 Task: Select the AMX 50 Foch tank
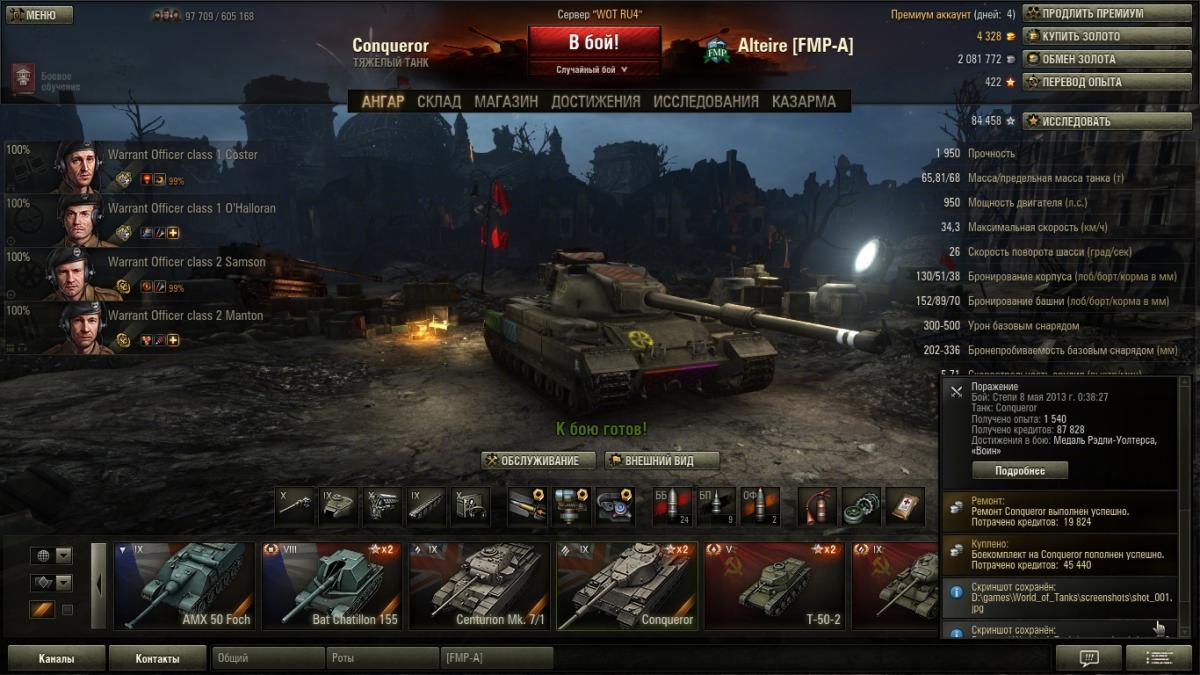click(x=183, y=586)
